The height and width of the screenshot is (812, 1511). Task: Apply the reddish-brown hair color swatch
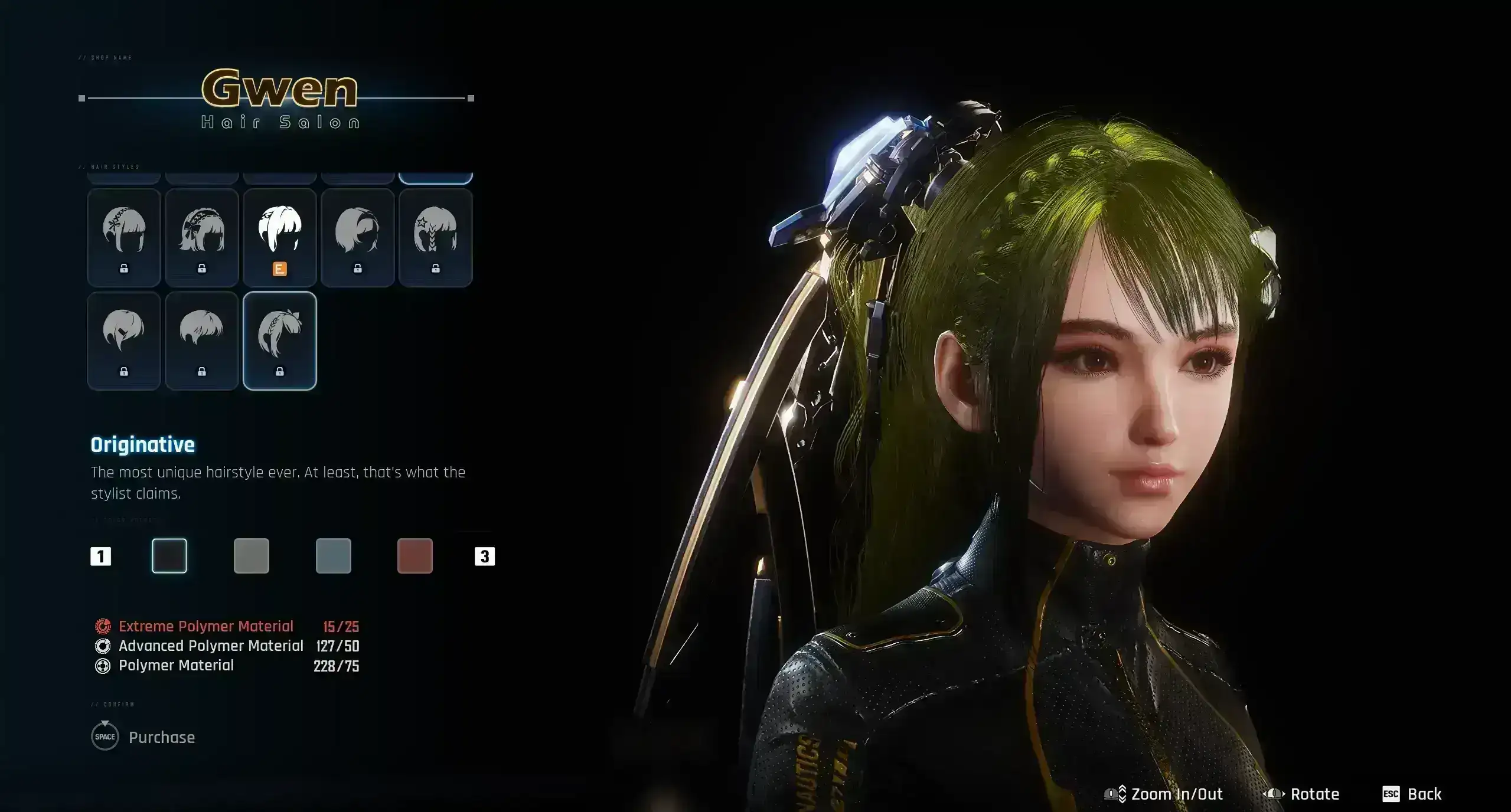coord(415,556)
